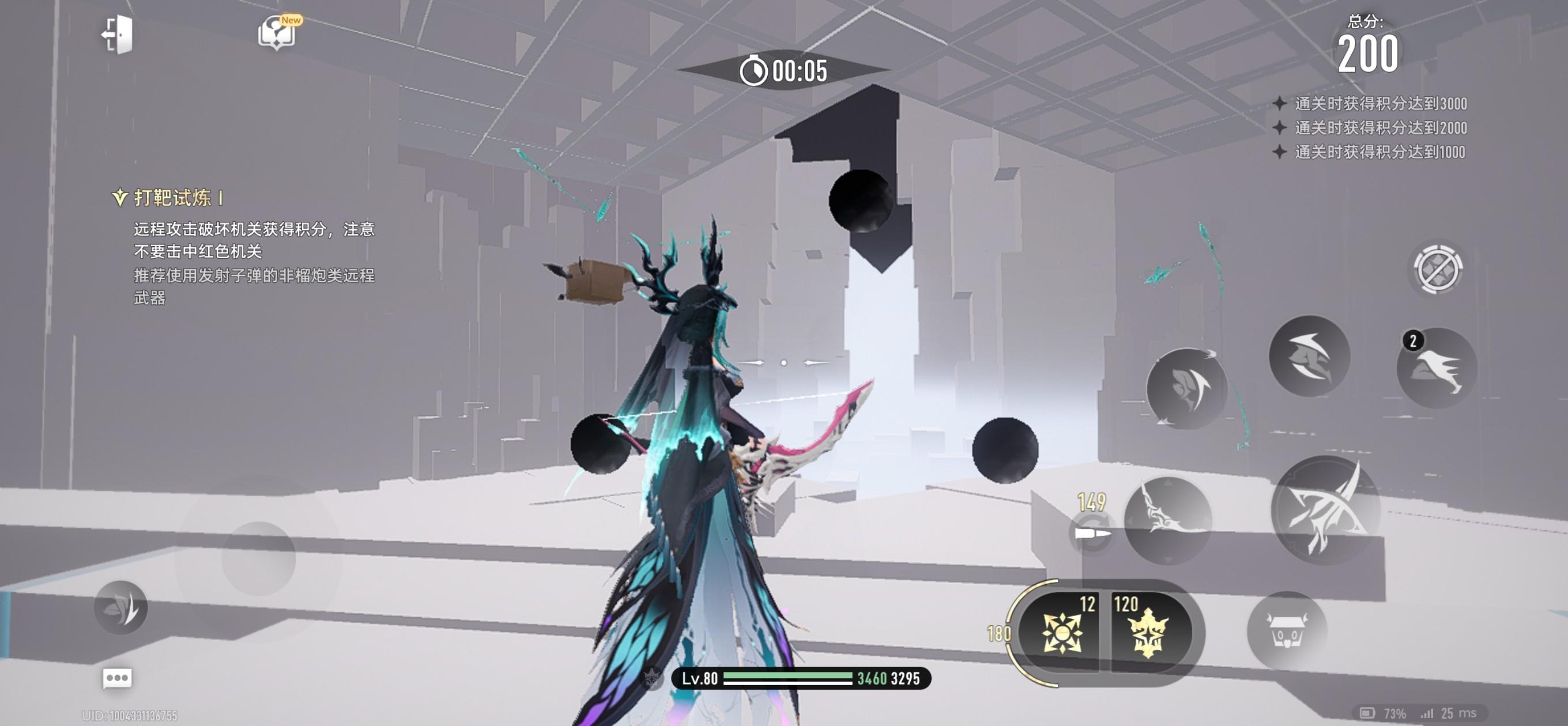Select the 打靶试炼 I objective tracker
Viewport: 1568px width, 726px height.
(x=172, y=198)
